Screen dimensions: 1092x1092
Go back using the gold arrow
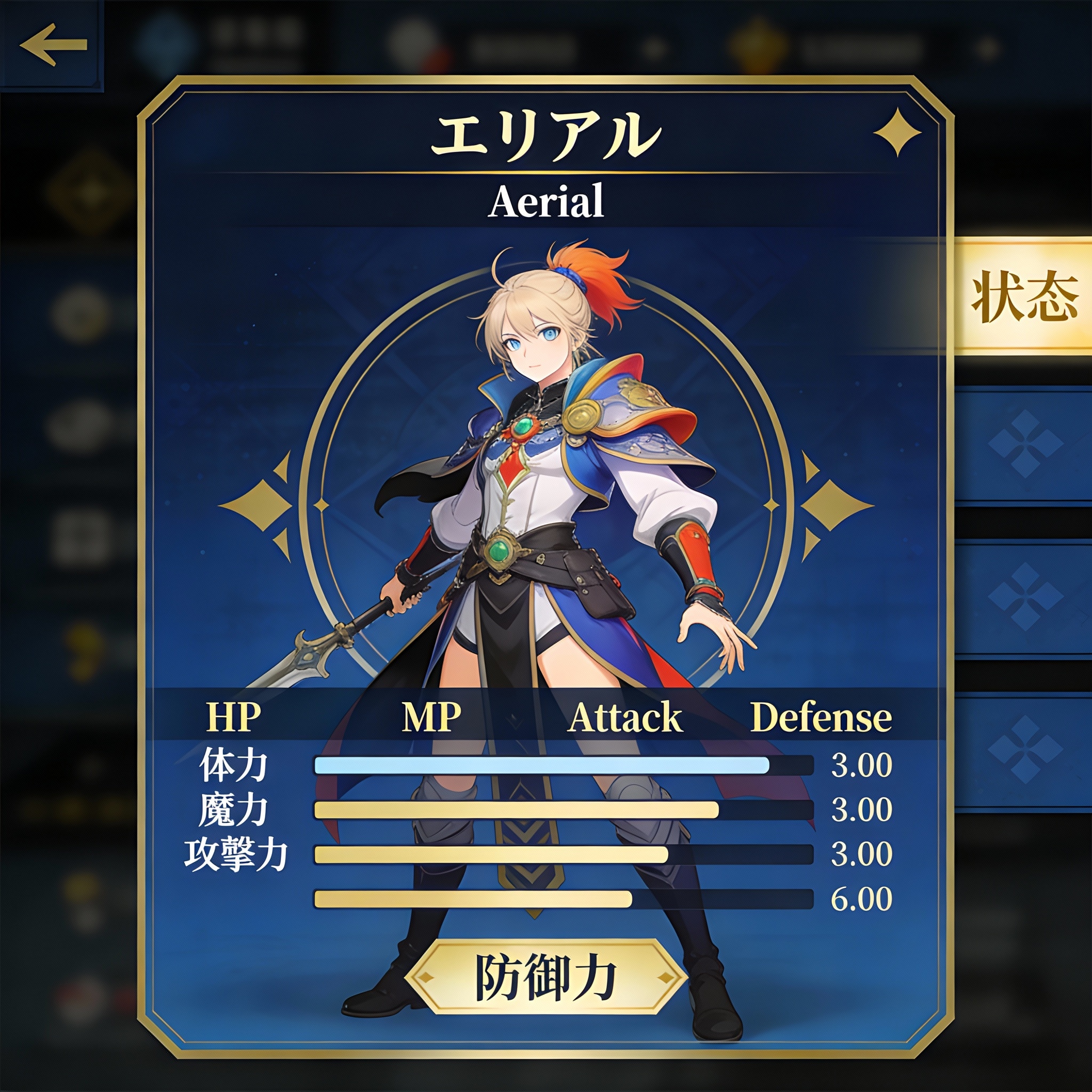[54, 45]
